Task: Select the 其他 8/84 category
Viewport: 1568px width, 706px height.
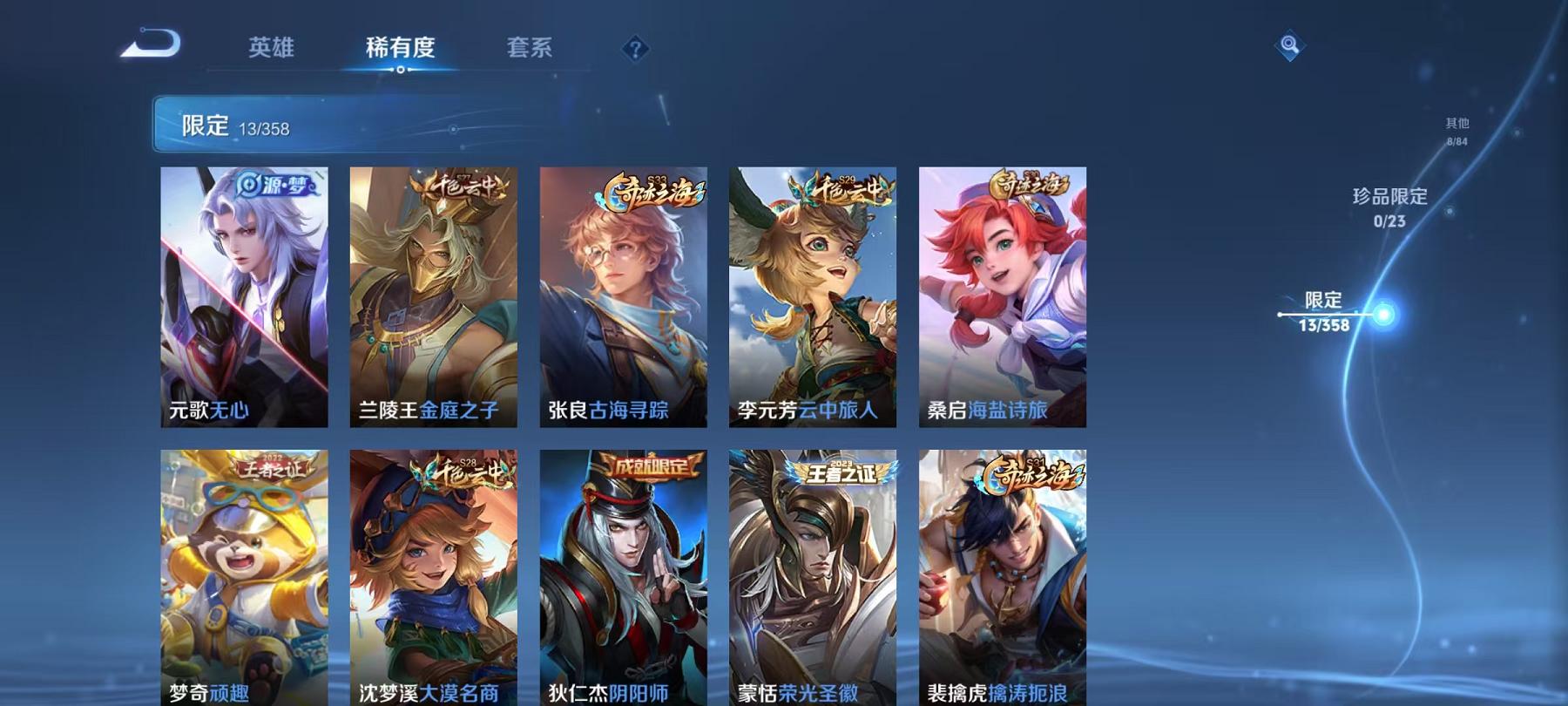Action: click(1456, 131)
